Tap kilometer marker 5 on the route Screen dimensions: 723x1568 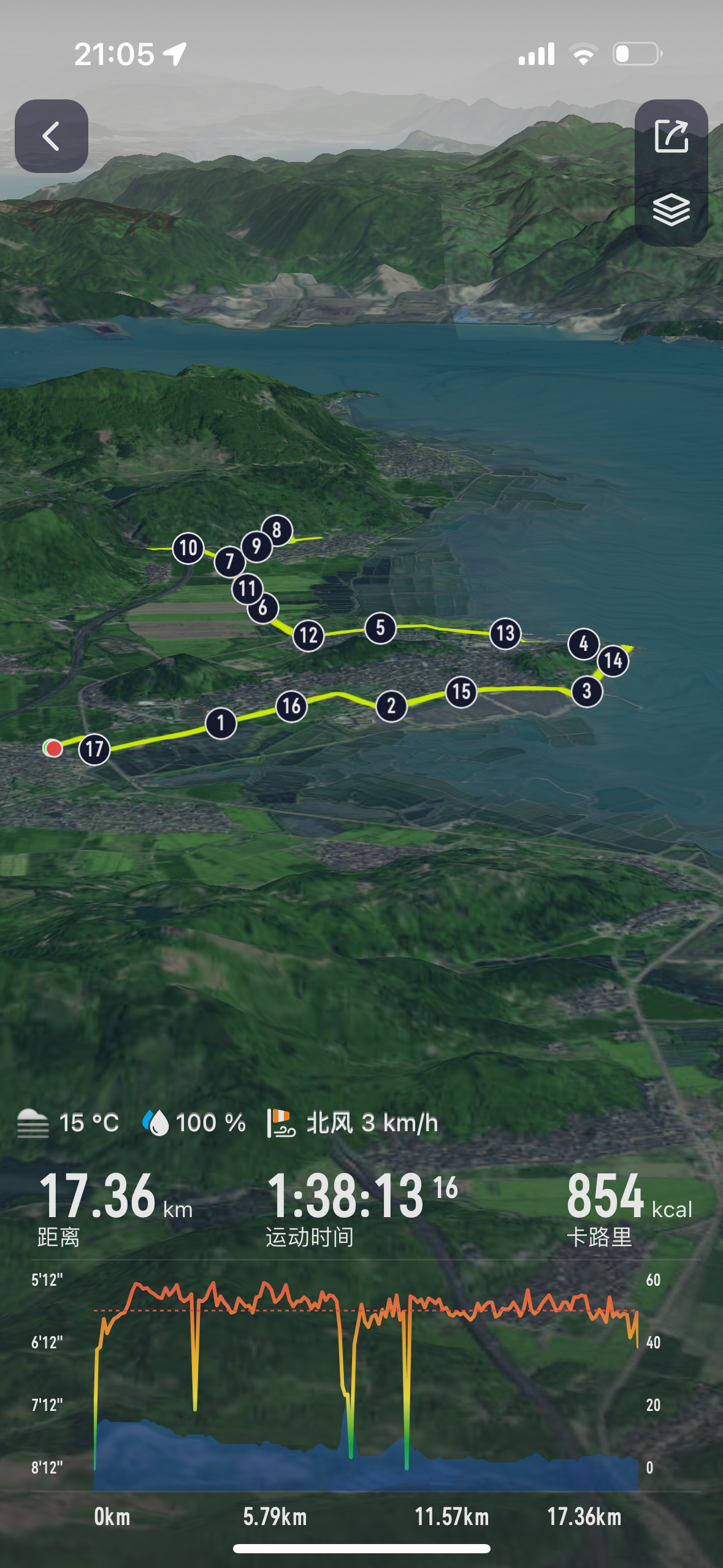click(380, 628)
